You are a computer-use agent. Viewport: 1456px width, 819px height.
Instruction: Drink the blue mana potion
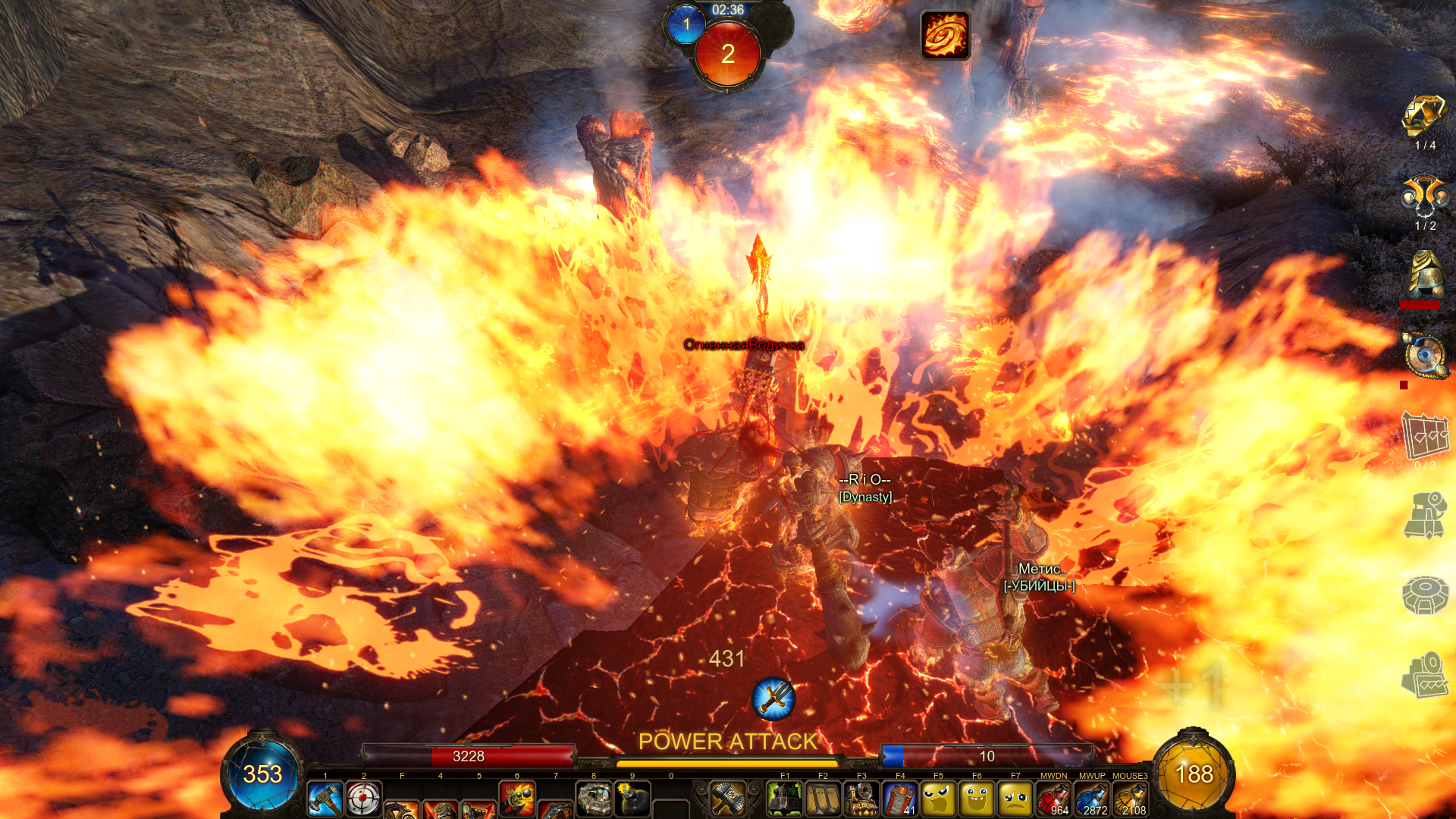1092,799
